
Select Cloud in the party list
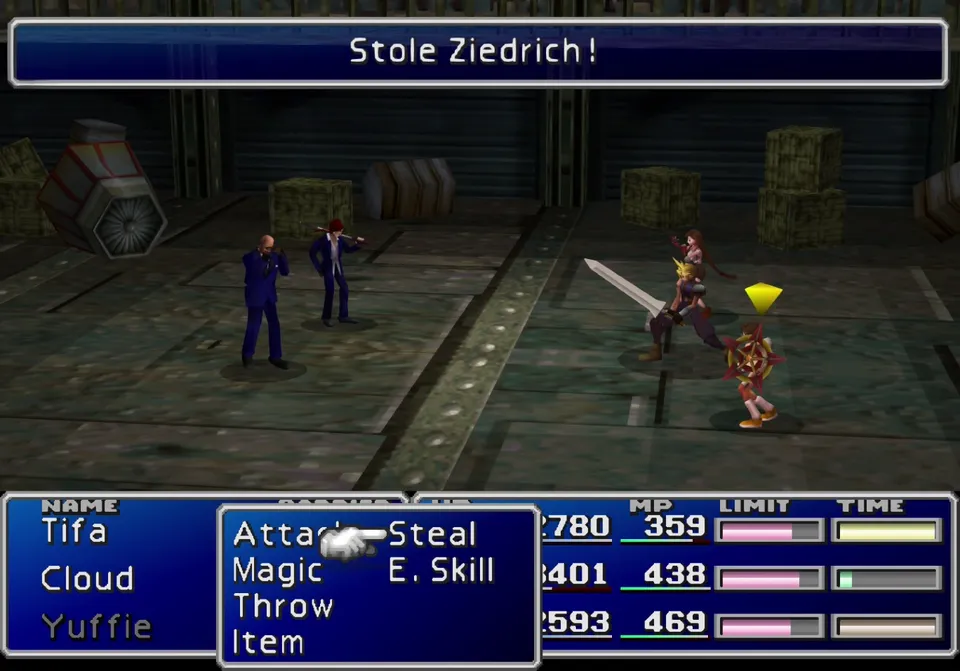pyautogui.click(x=87, y=579)
